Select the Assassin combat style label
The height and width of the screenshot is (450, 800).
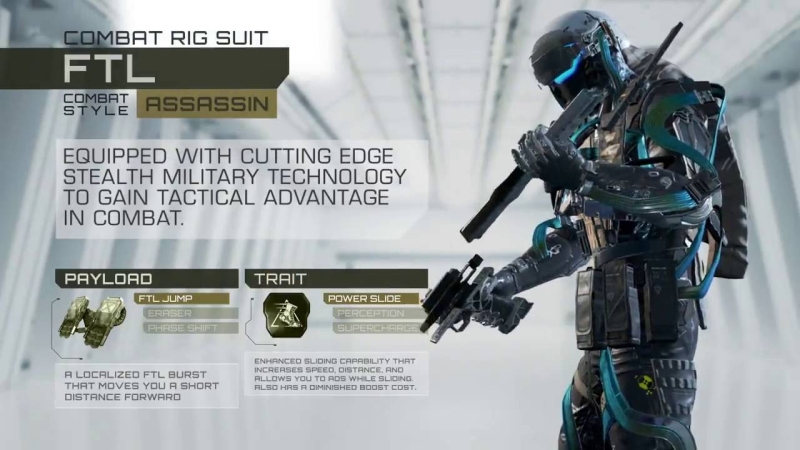(205, 103)
